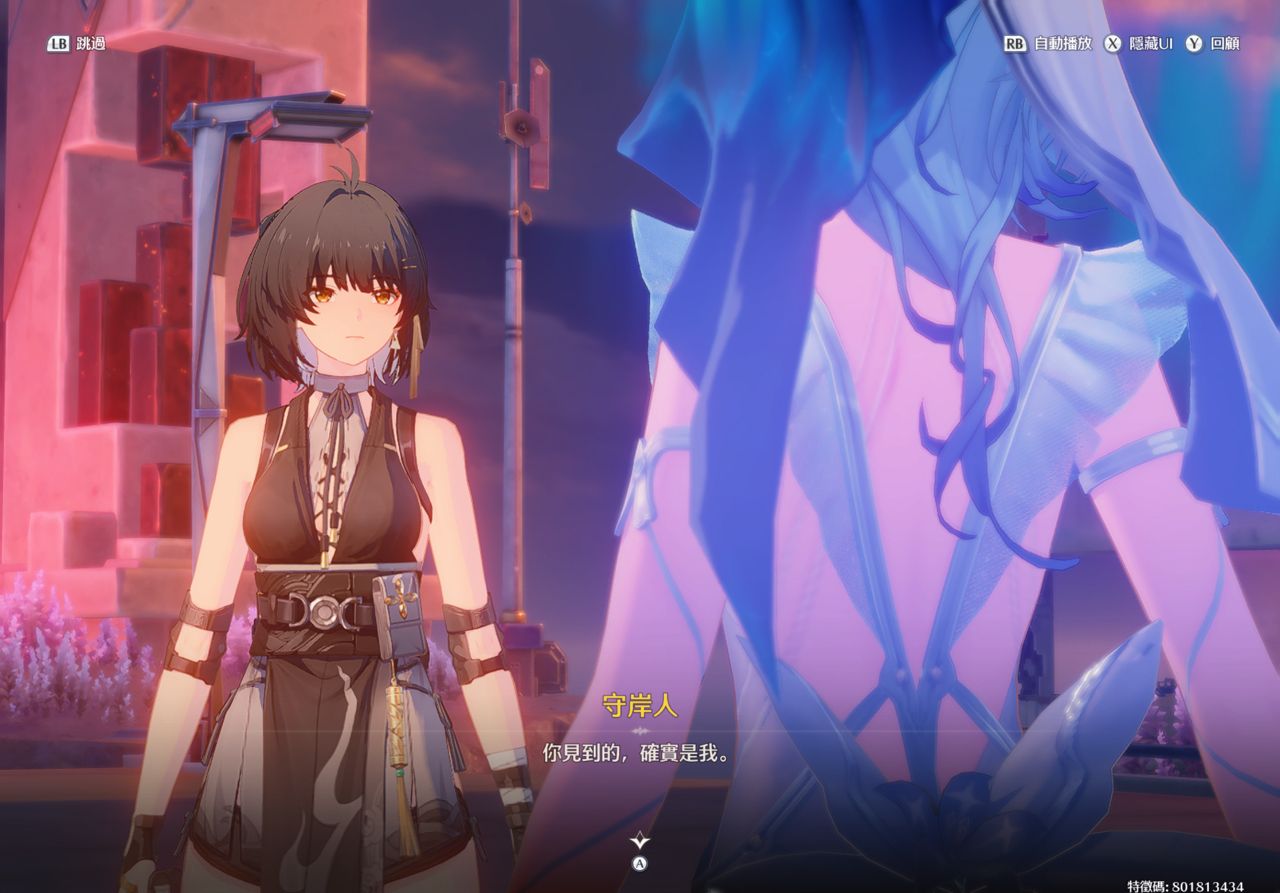Open the 回顧 dialogue review log

(x=1213, y=44)
